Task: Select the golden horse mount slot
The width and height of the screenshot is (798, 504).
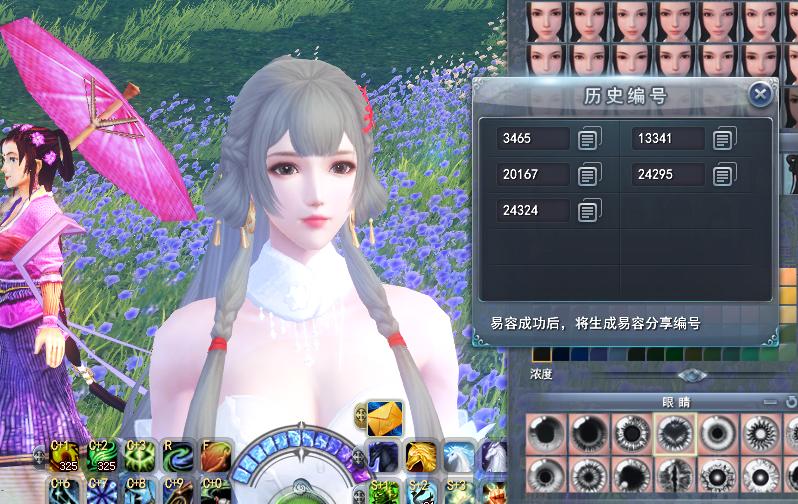Action: pos(421,457)
